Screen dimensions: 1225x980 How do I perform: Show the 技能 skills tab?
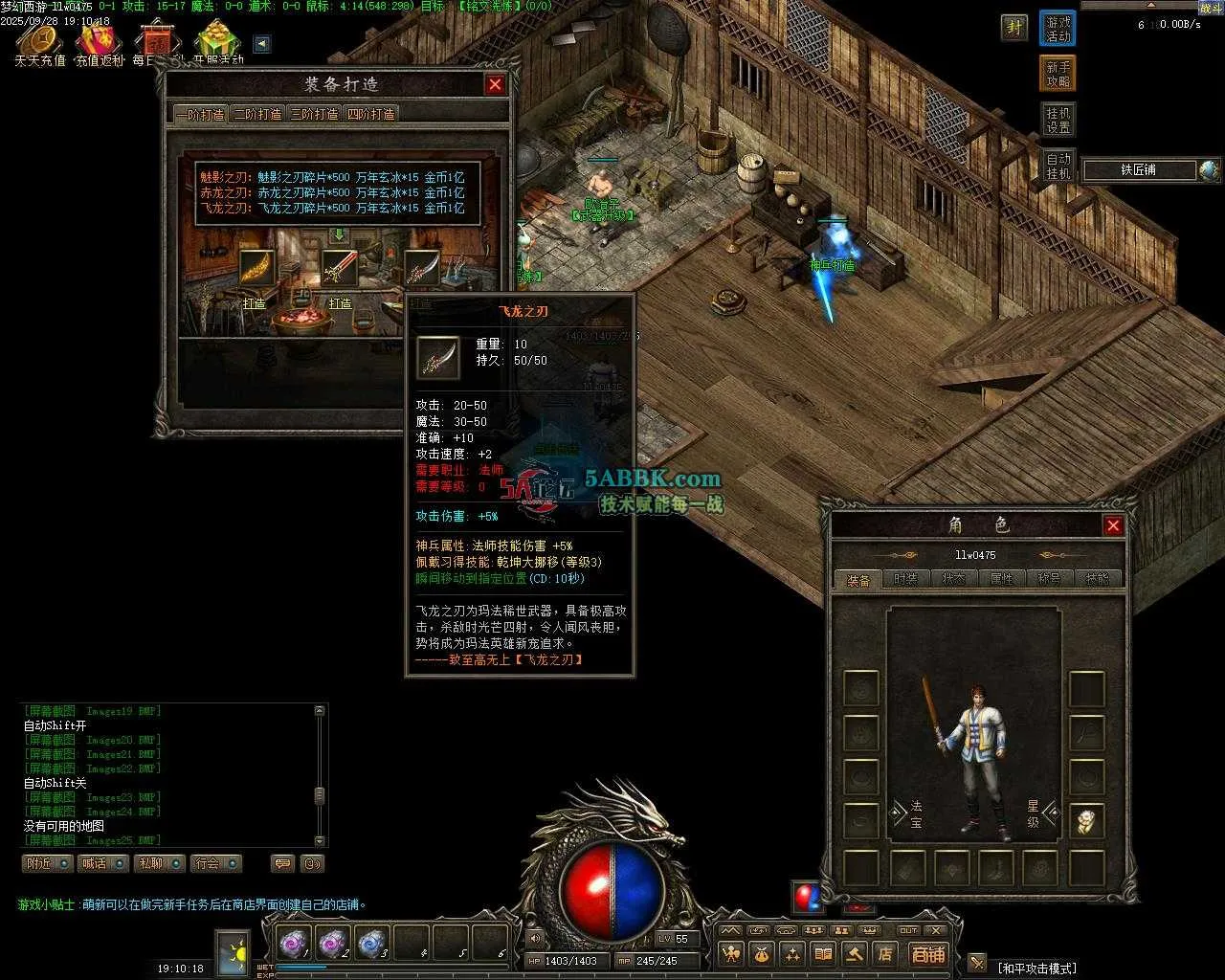(1097, 579)
